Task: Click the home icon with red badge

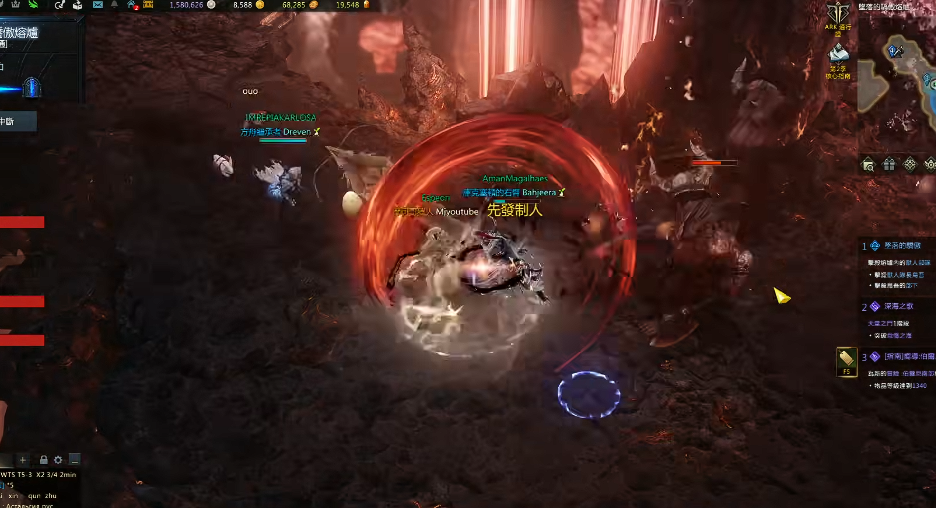Action: pos(132,5)
